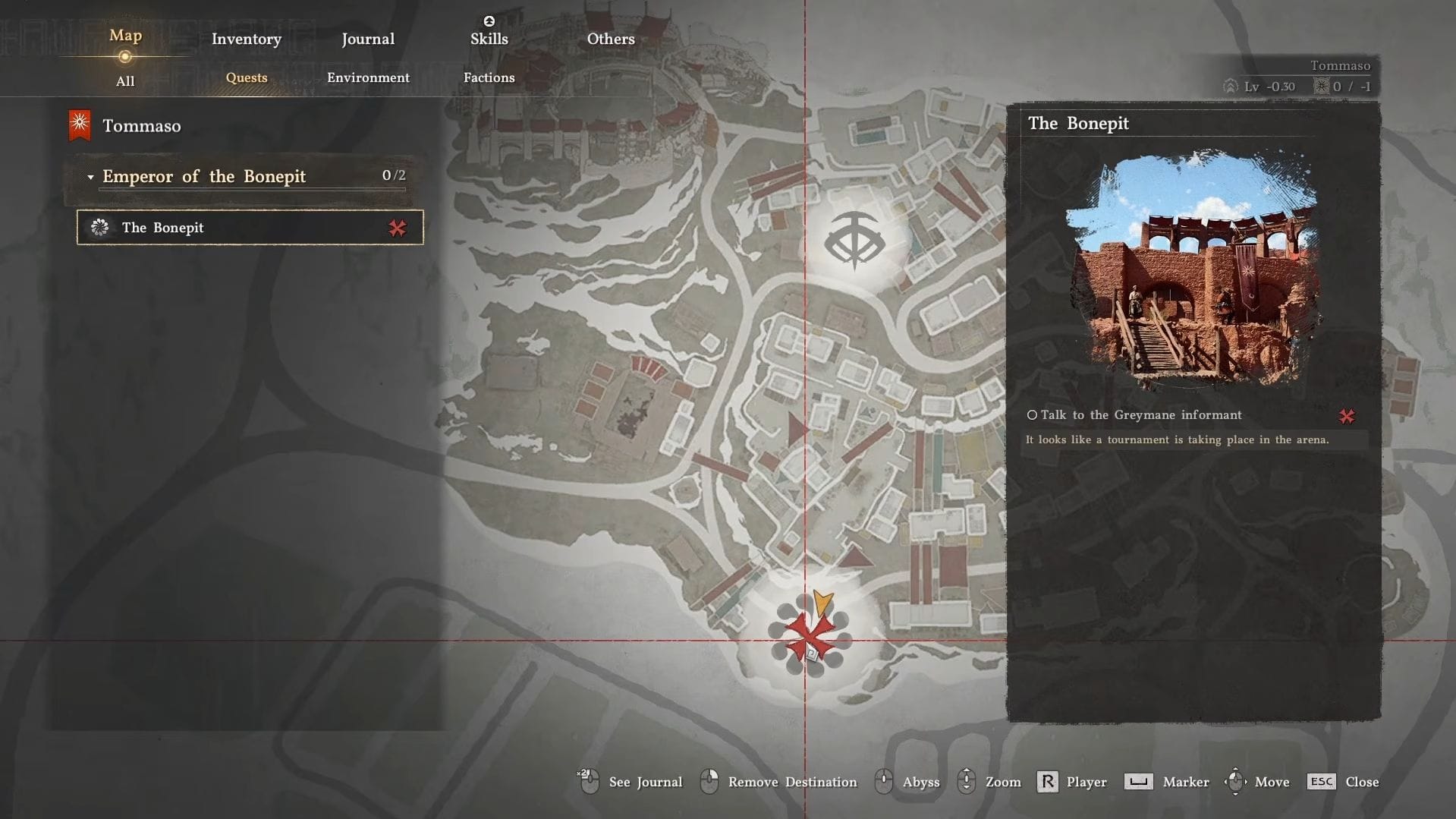The image size is (1456, 819).
Task: Click the red banner icon beside Tommaso
Action: (79, 124)
